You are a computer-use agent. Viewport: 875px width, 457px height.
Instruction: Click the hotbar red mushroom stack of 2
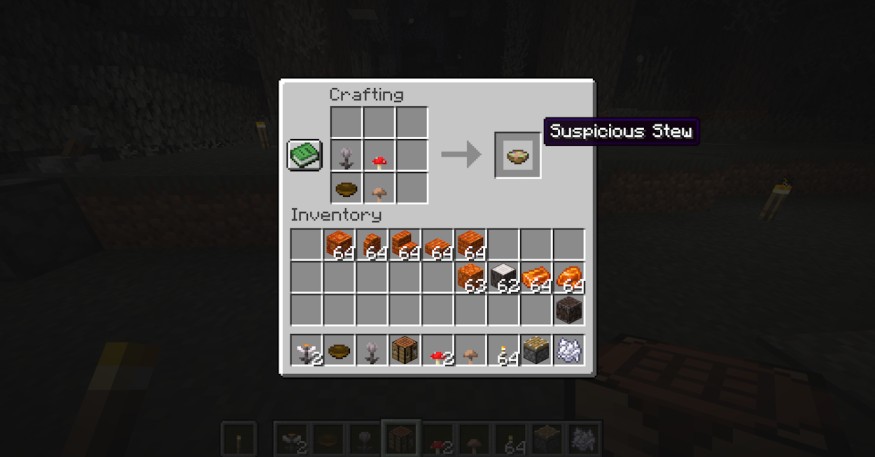437,350
